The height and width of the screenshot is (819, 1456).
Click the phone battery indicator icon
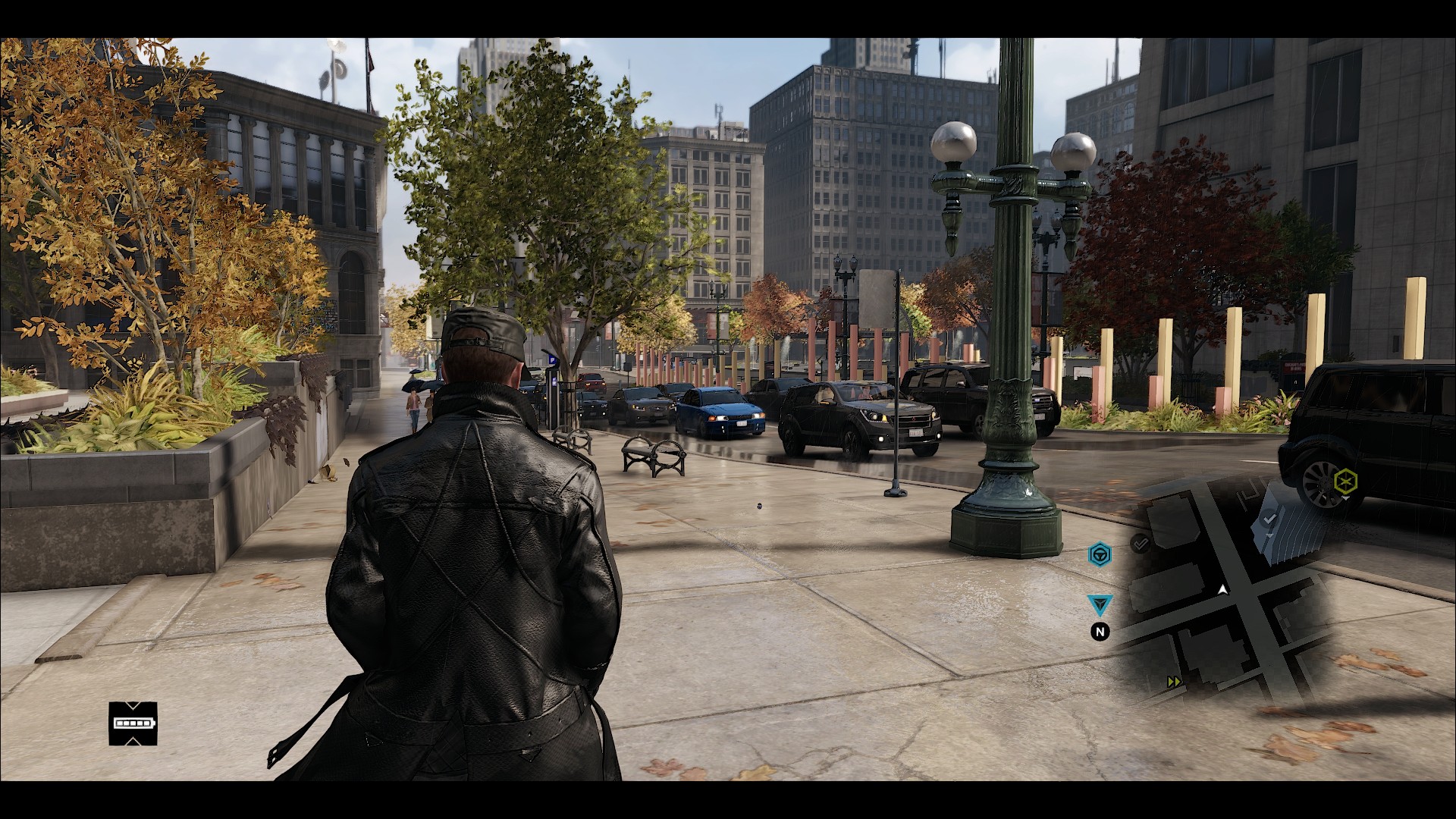point(133,723)
